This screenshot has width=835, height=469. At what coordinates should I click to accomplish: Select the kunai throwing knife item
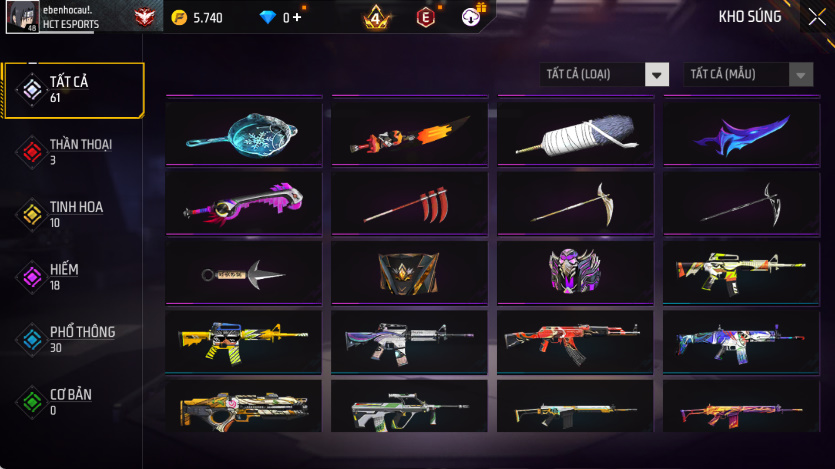244,271
